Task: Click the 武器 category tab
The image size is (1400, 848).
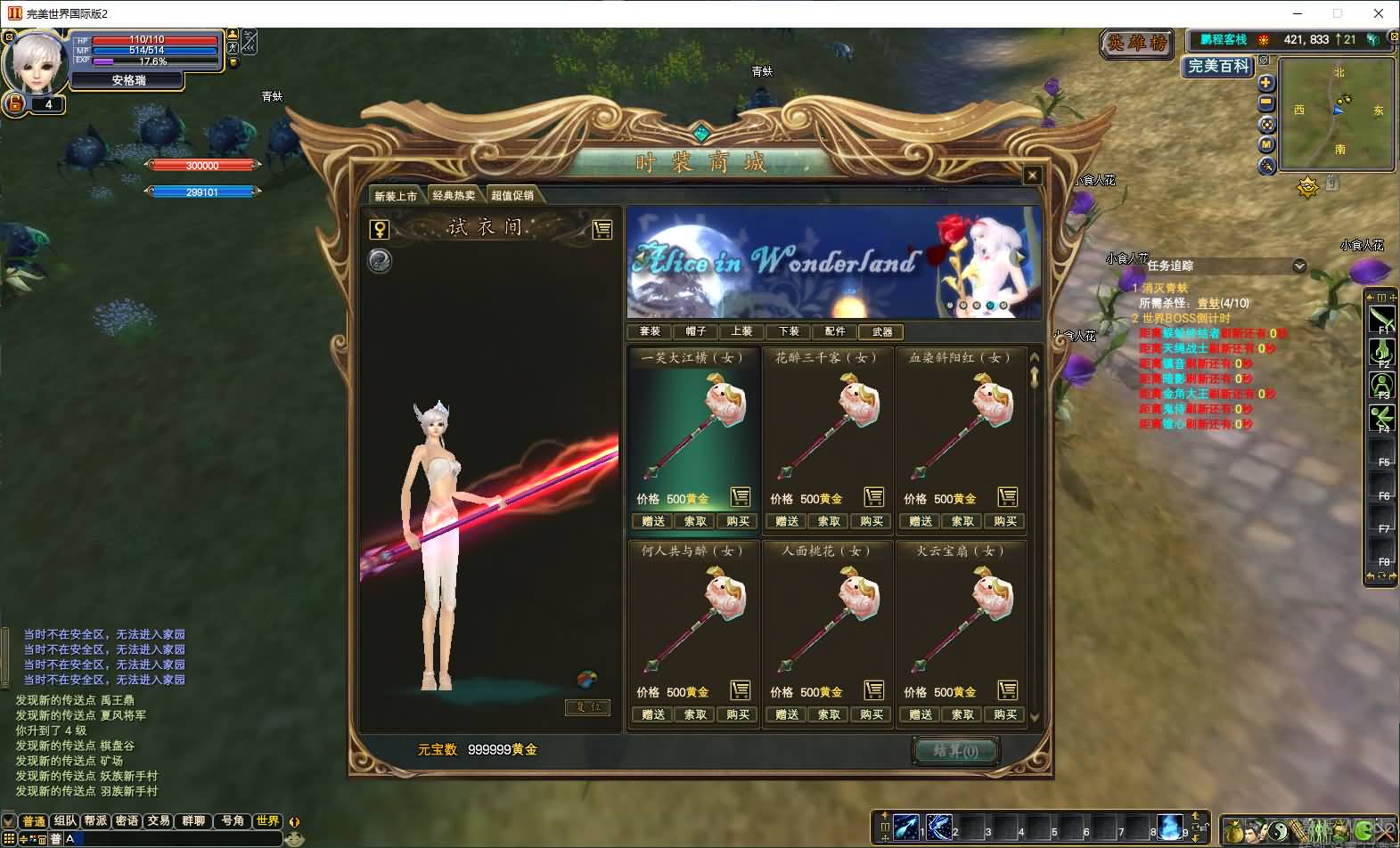Action: tap(882, 331)
